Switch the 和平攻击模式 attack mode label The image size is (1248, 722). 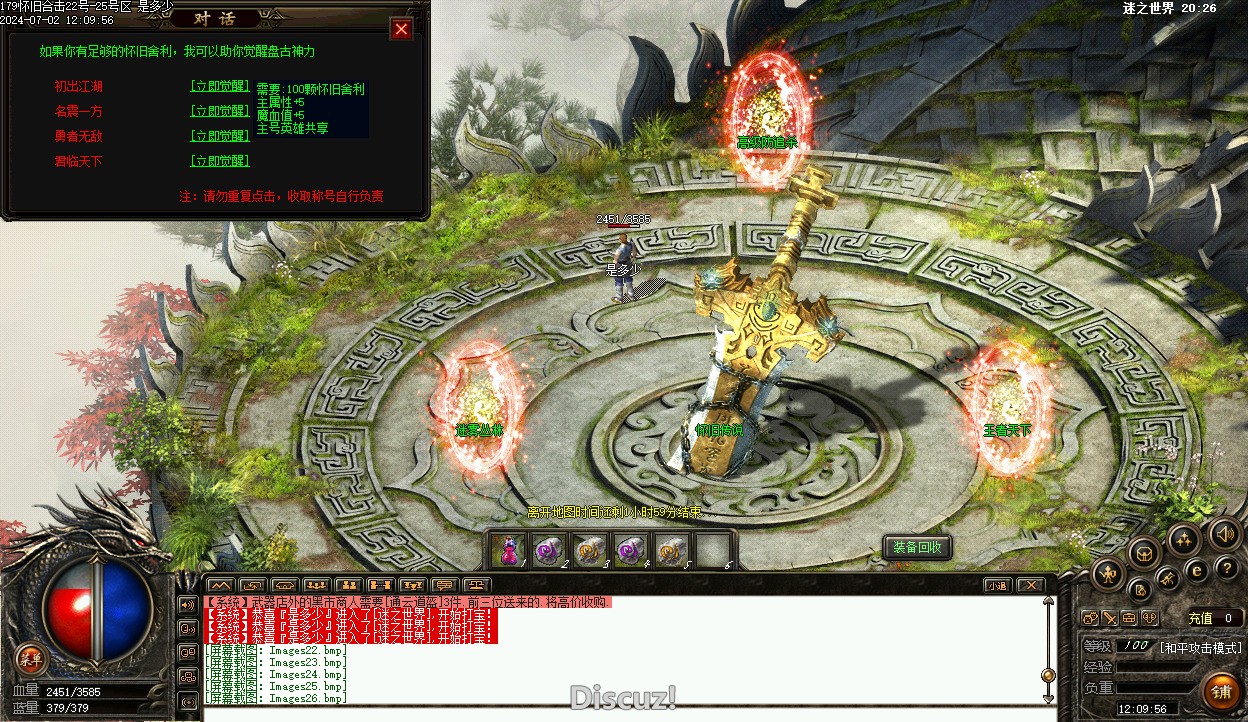coord(1200,648)
